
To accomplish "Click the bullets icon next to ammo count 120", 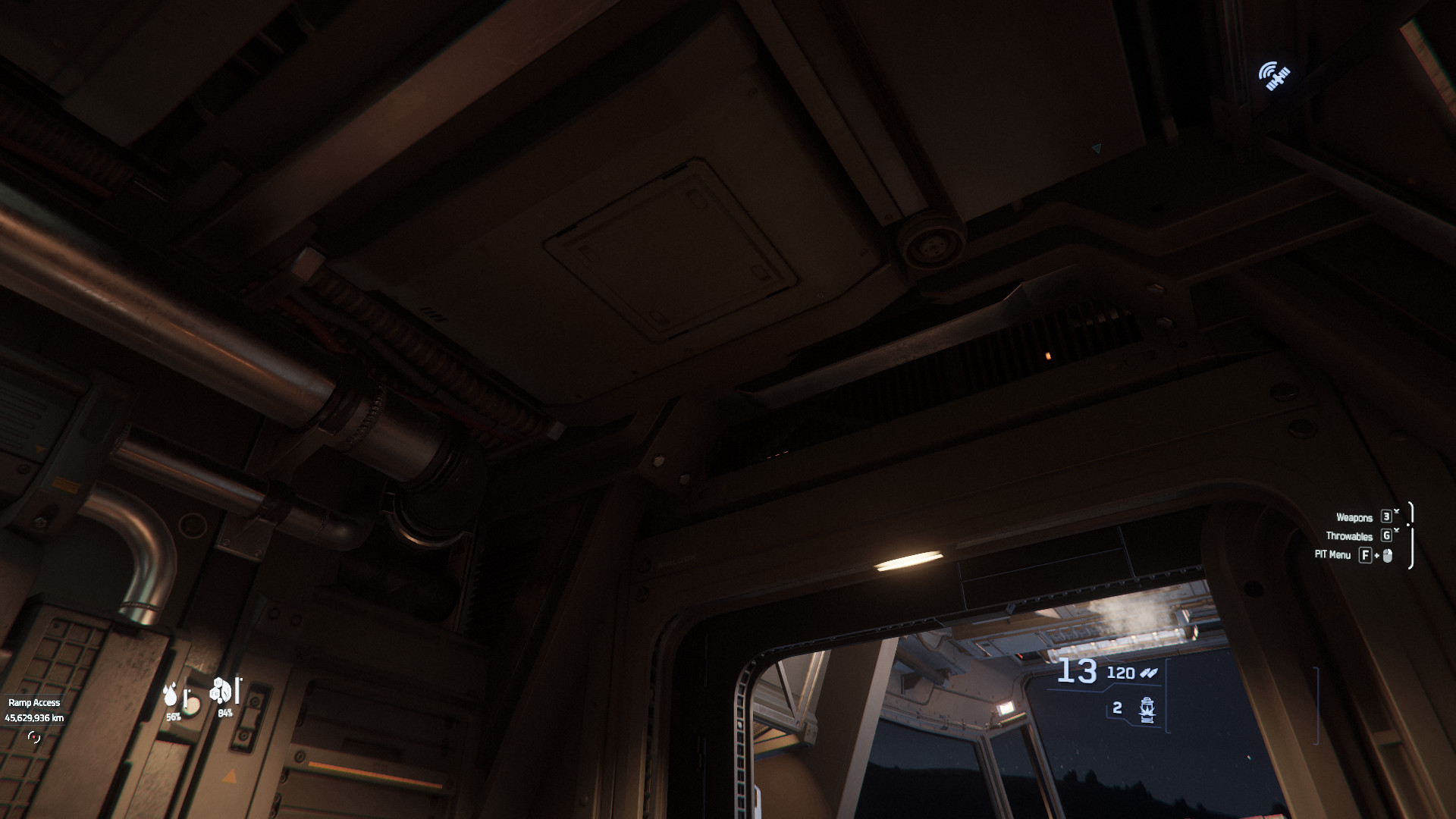I will (1148, 673).
